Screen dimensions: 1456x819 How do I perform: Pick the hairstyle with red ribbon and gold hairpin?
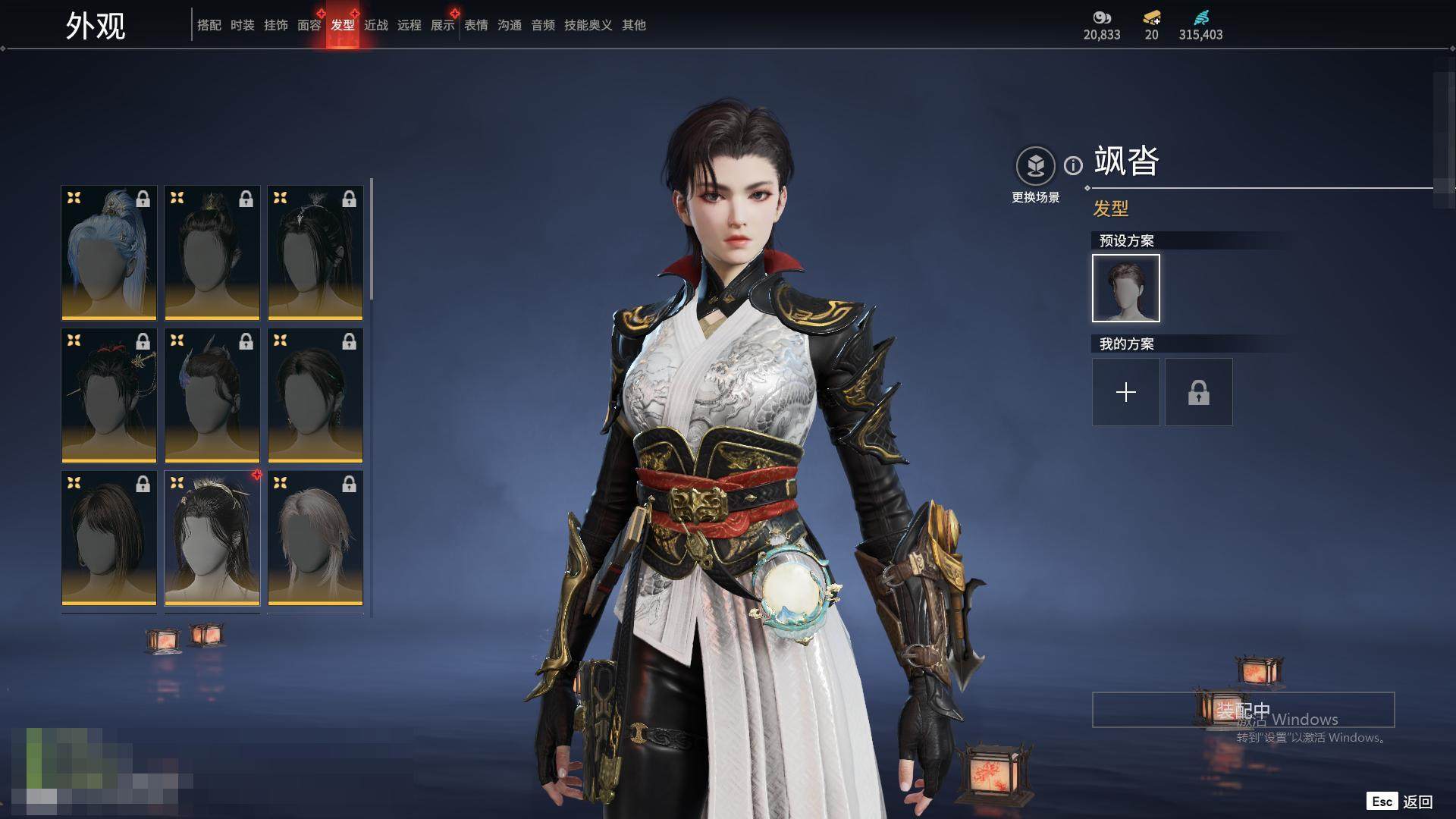pos(109,395)
